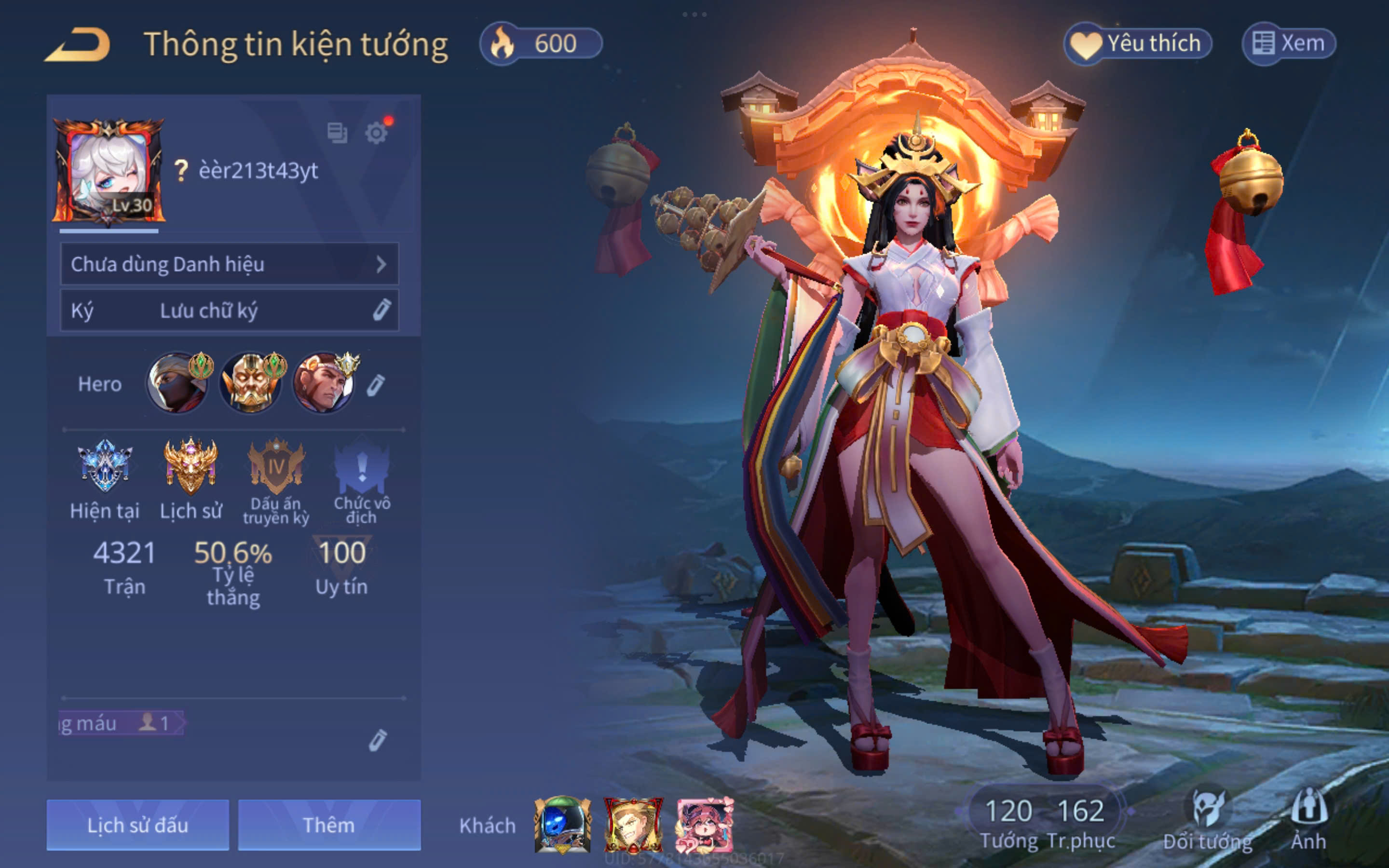This screenshot has width=1389, height=868.
Task: Select the blue-faced visitor avatar
Action: coord(562,825)
